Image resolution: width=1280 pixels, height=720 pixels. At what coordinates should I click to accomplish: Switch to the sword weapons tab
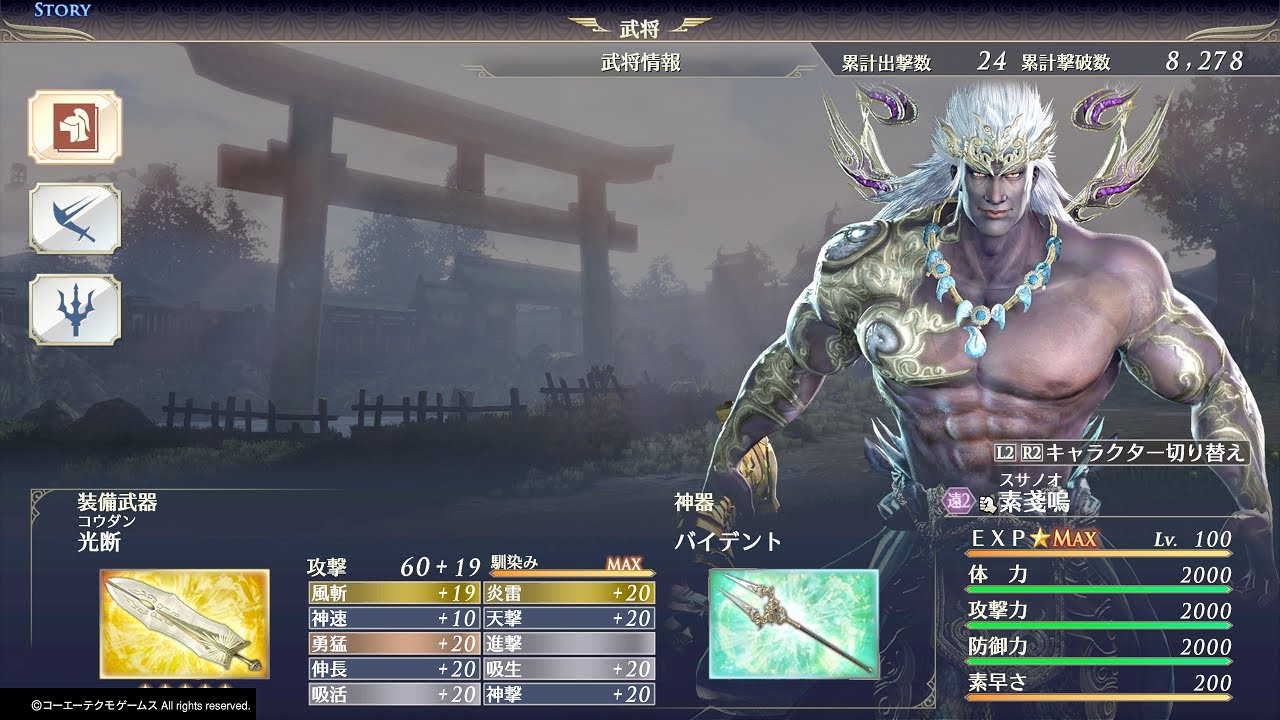[74, 218]
